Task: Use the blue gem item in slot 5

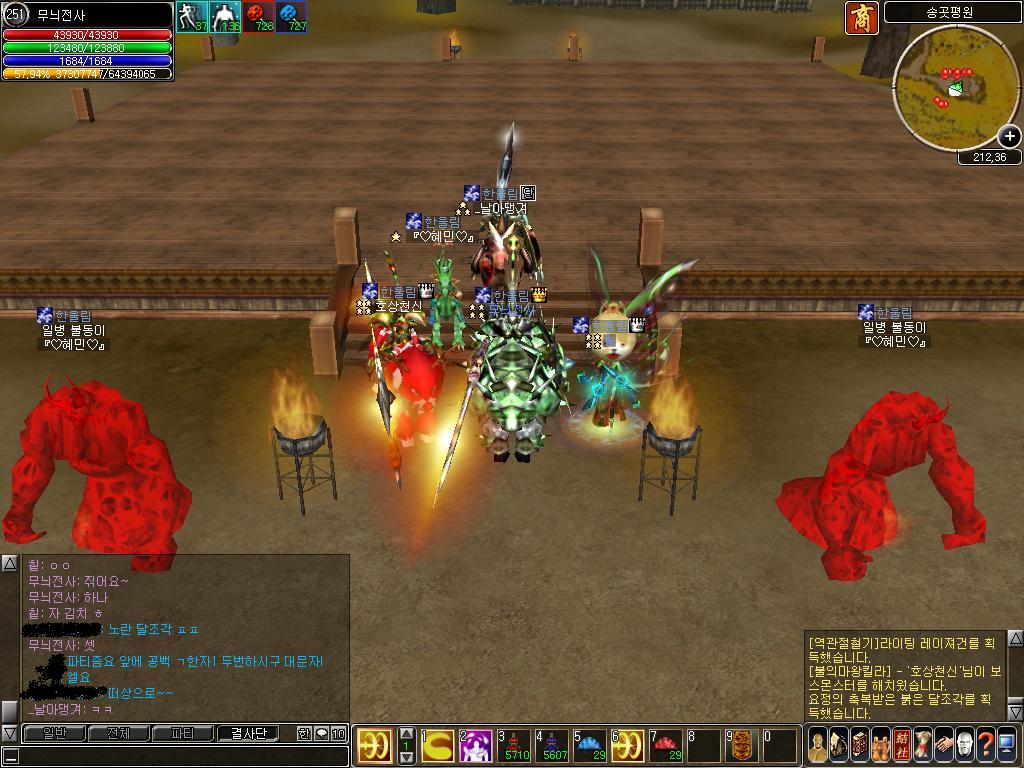Action: tap(590, 745)
